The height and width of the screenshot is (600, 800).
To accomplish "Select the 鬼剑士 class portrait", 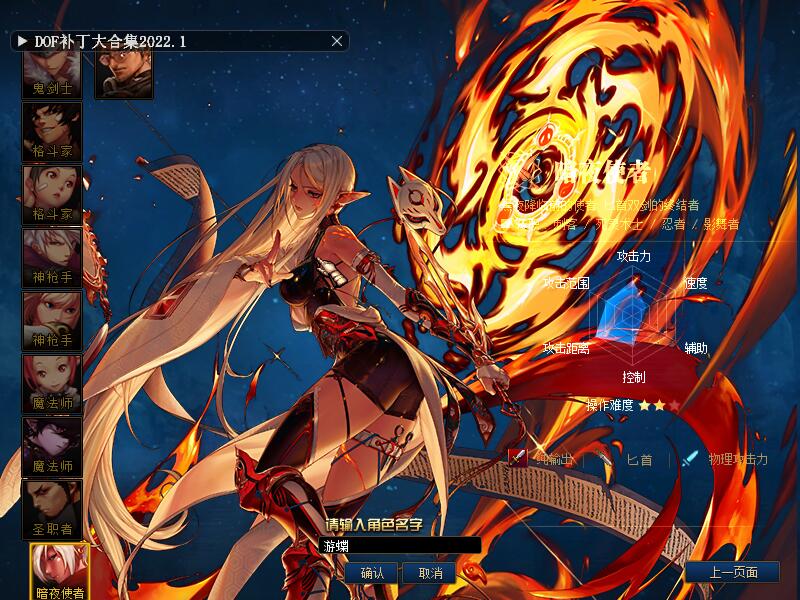I will tap(52, 74).
